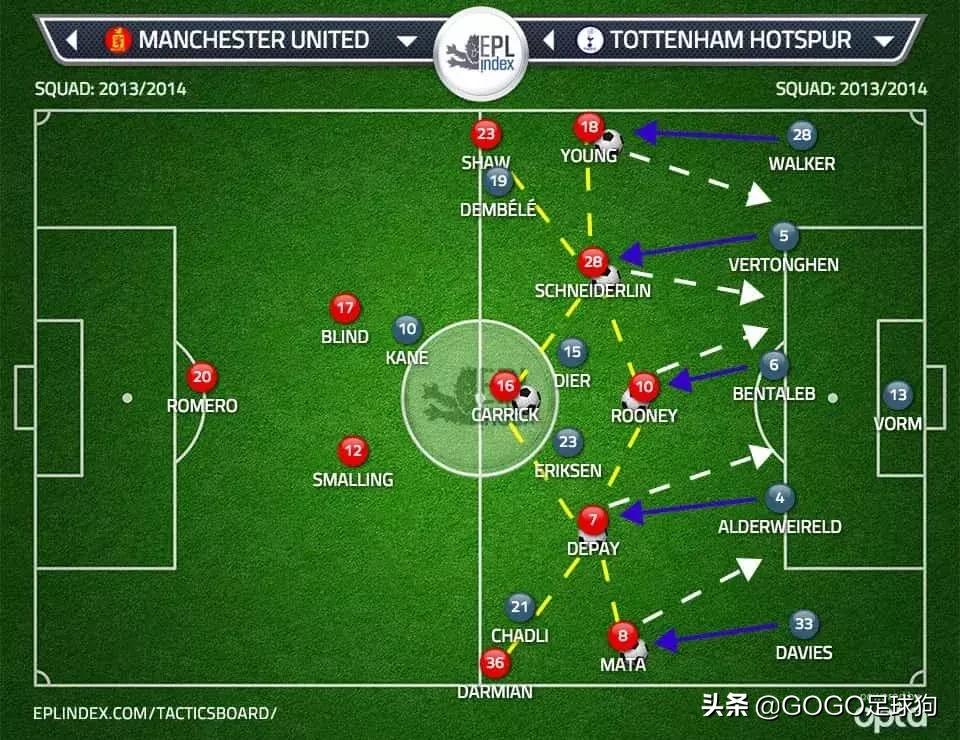This screenshot has height=740, width=960.
Task: Pick Davies' number 33 token
Action: pyautogui.click(x=803, y=624)
